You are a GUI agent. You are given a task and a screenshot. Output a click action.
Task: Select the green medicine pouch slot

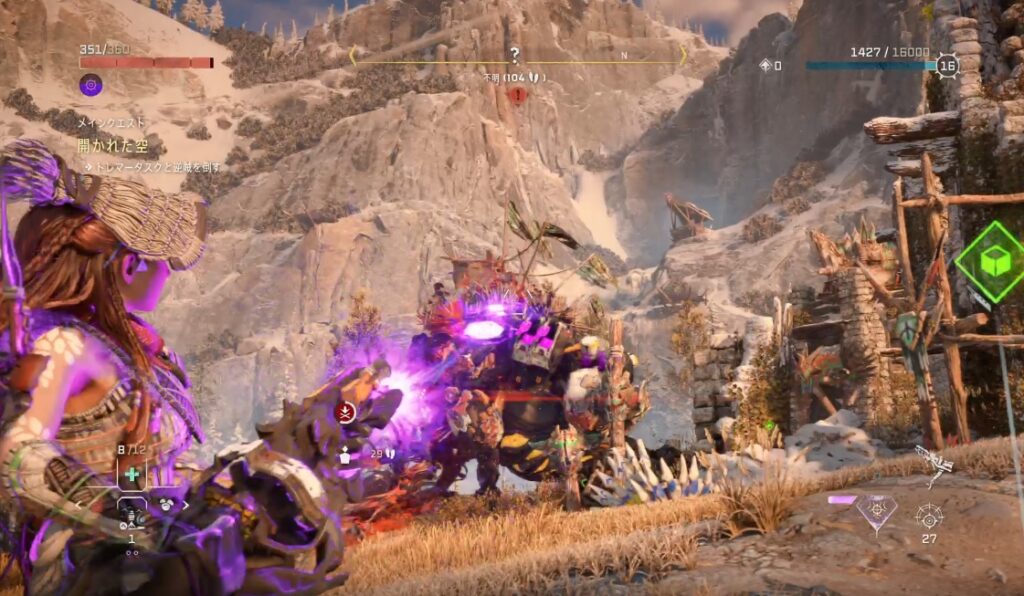click(x=132, y=474)
